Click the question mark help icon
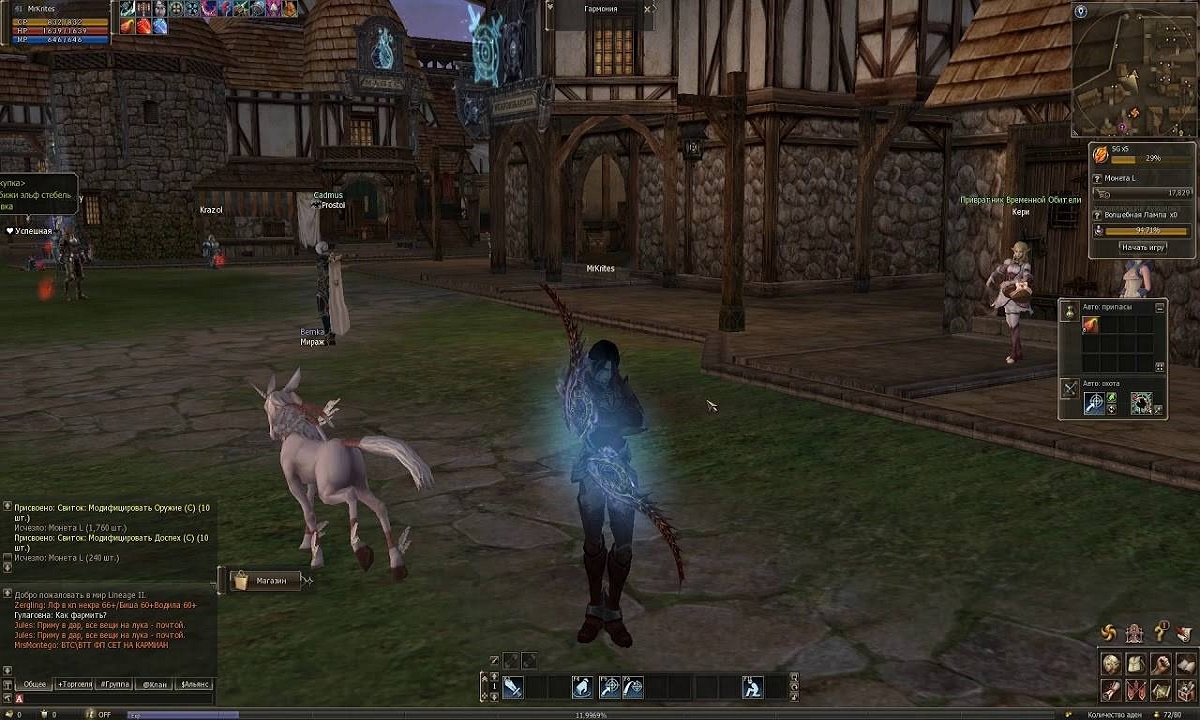Screen dimensions: 1200x720 click(x=1161, y=632)
